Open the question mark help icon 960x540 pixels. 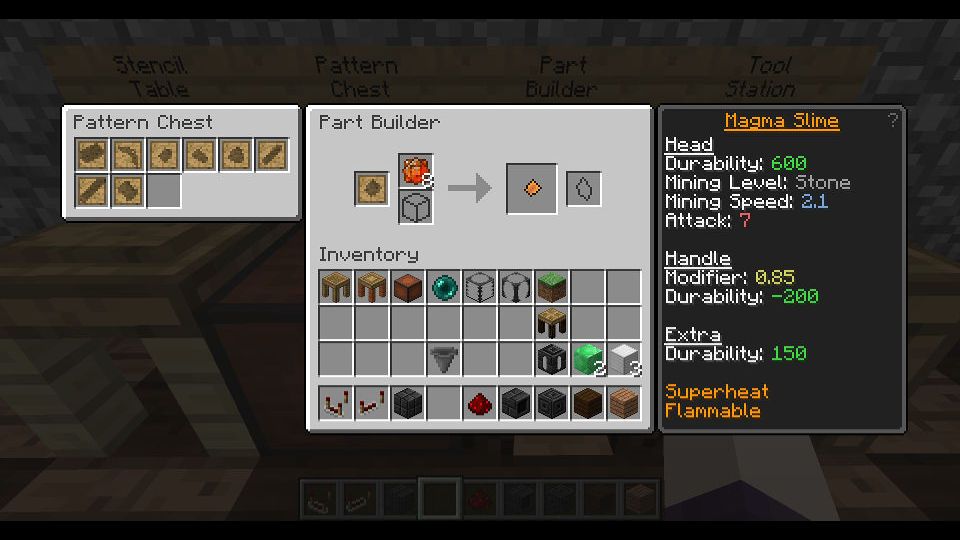(x=892, y=121)
